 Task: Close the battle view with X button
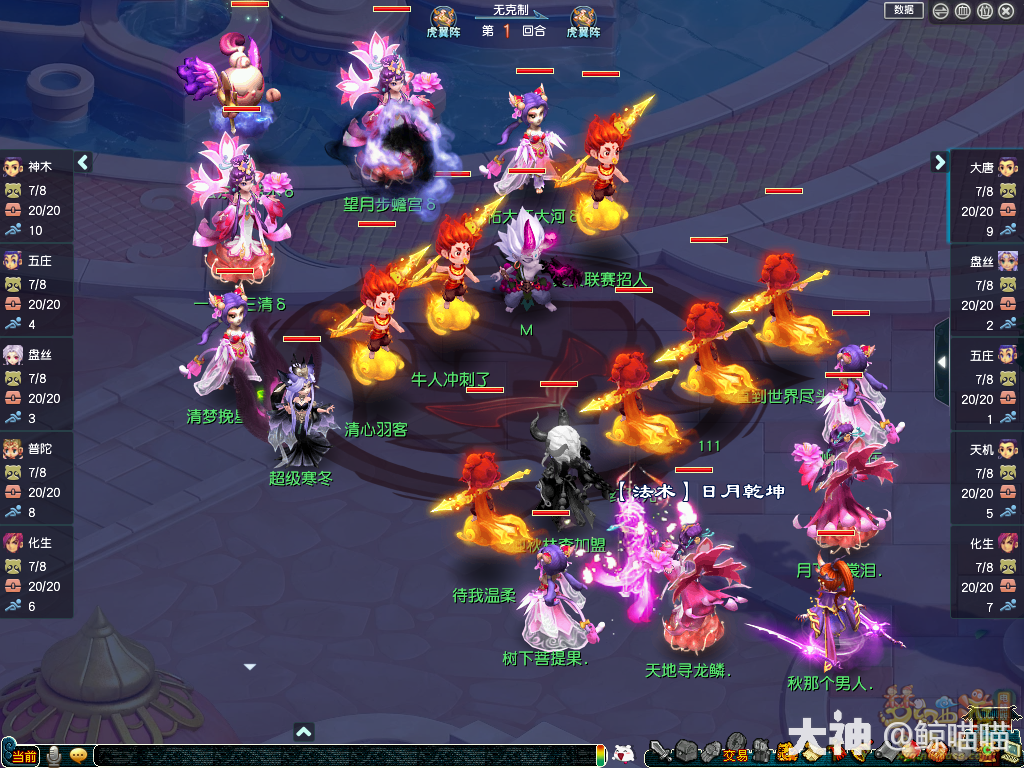coord(1007,11)
